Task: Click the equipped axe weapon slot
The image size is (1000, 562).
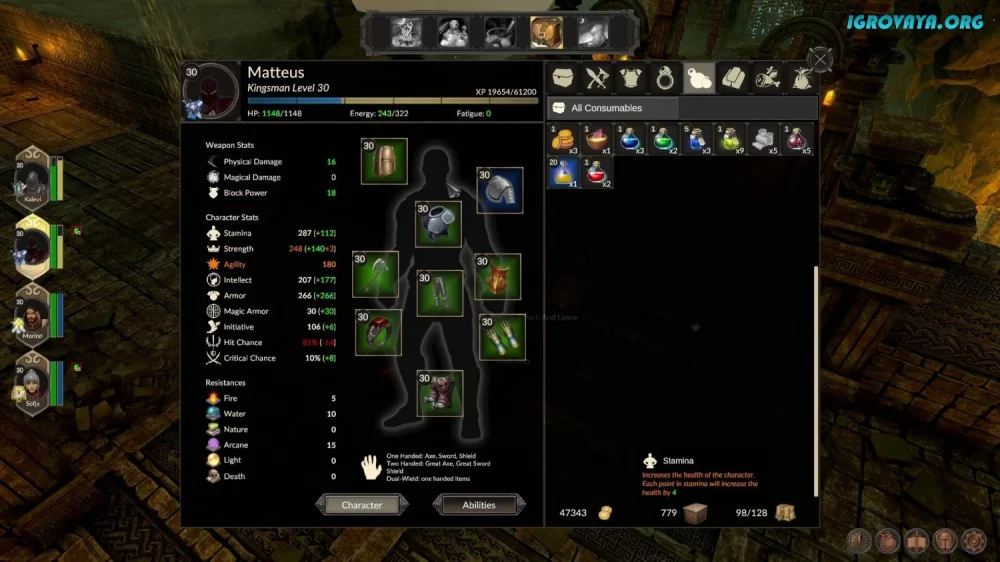Action: pyautogui.click(x=375, y=274)
